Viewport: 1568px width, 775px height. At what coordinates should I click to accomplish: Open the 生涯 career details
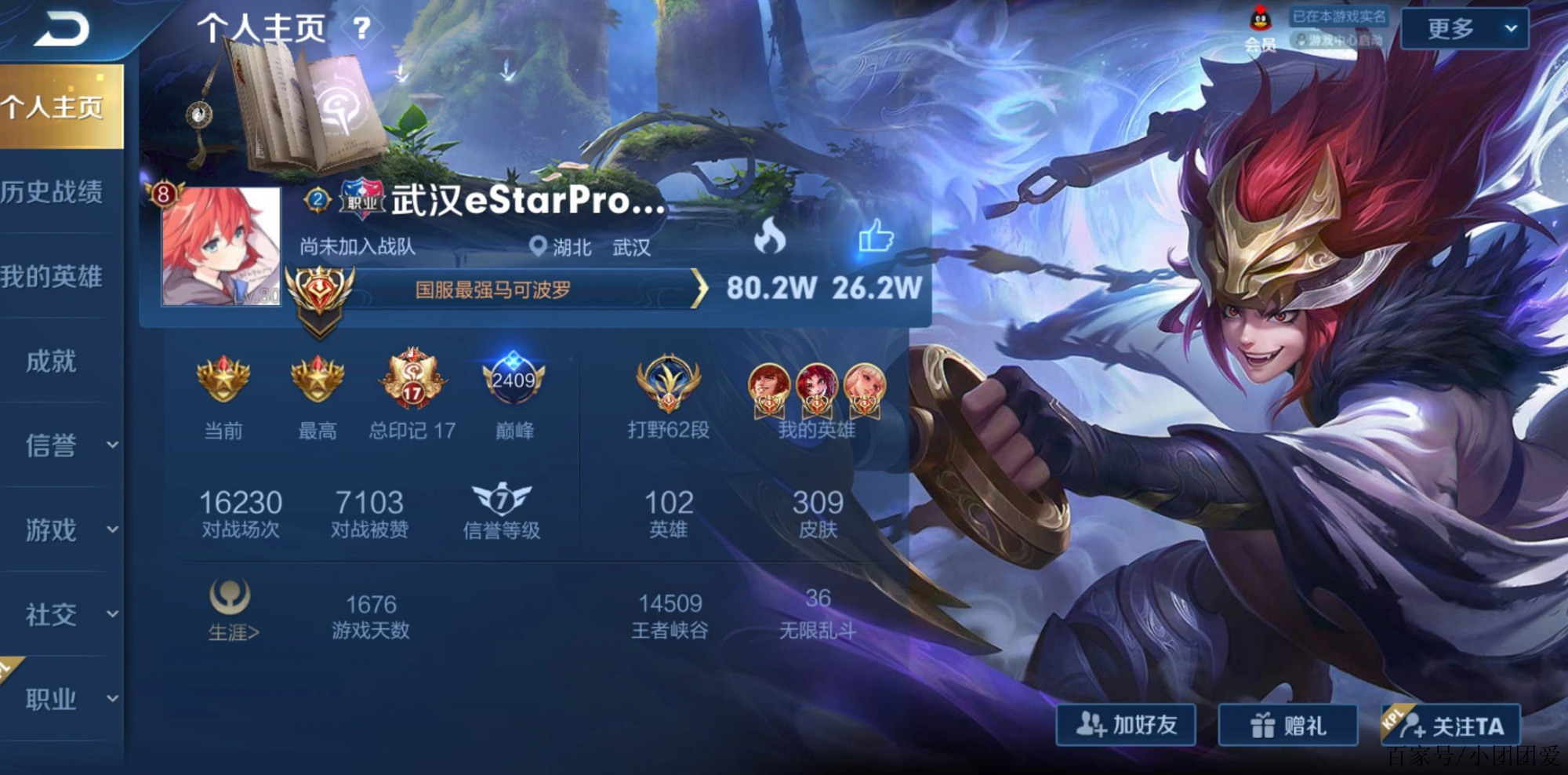[x=232, y=611]
